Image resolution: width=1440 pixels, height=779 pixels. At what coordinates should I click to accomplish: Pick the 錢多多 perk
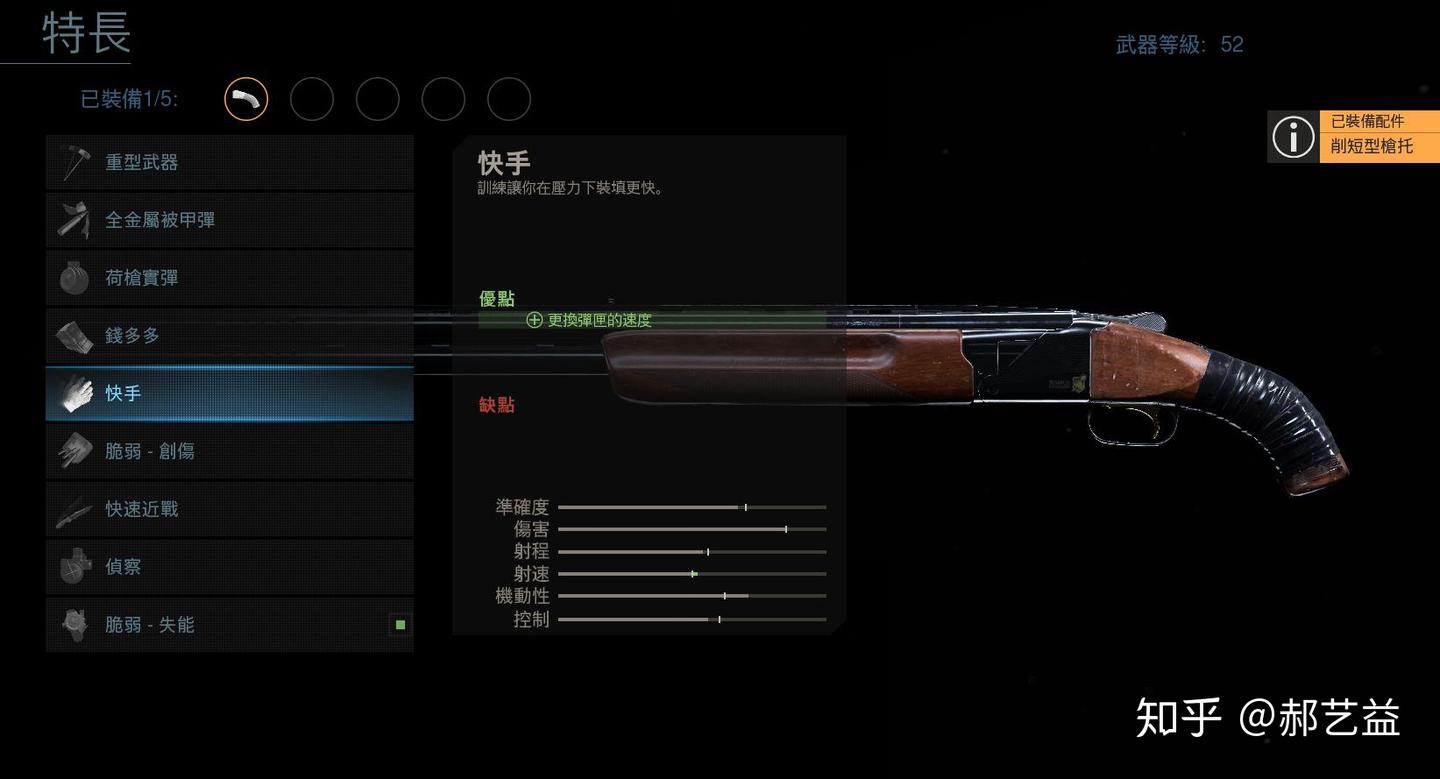click(229, 336)
